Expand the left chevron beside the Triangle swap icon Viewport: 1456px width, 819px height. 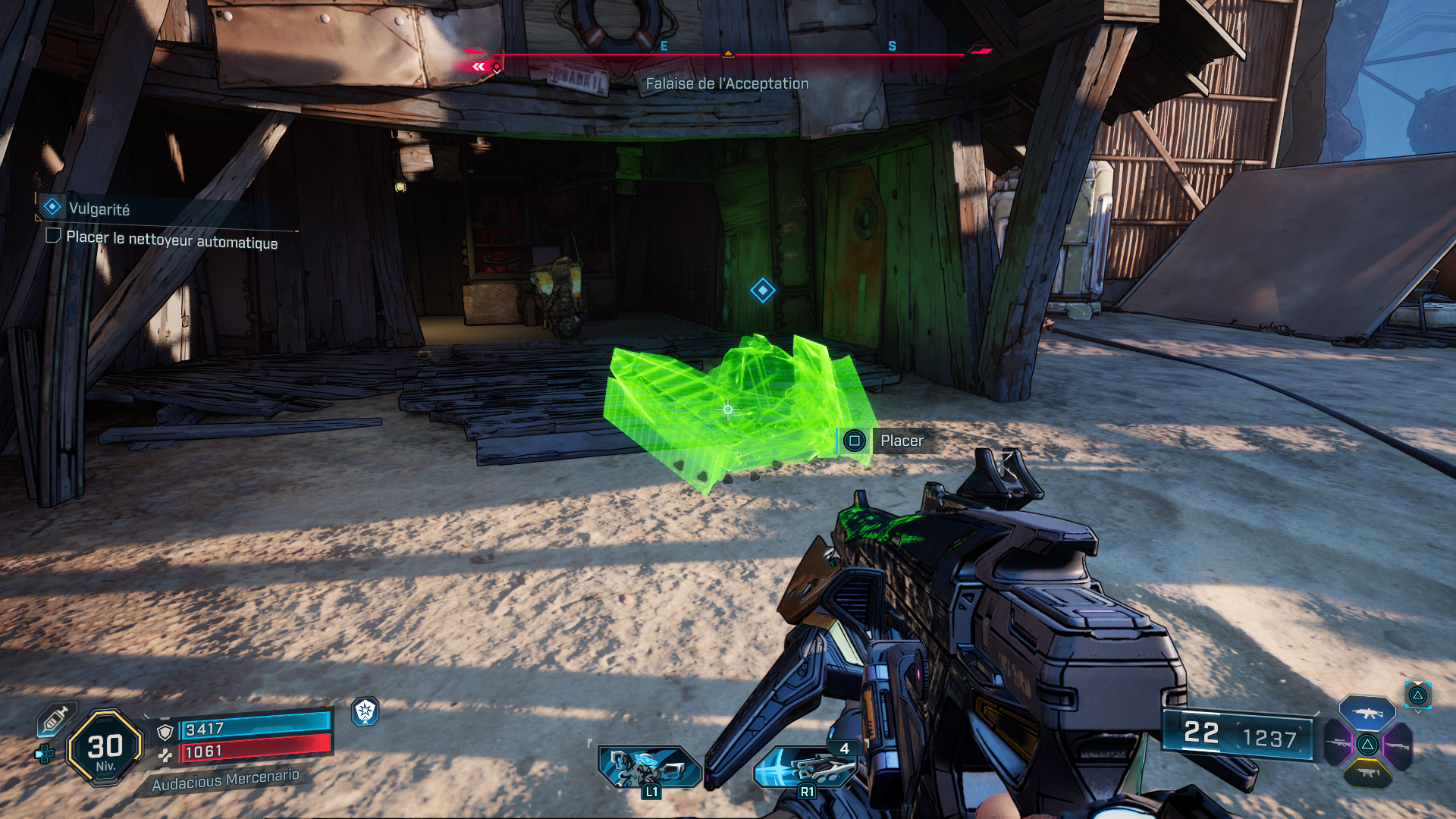tap(1401, 694)
